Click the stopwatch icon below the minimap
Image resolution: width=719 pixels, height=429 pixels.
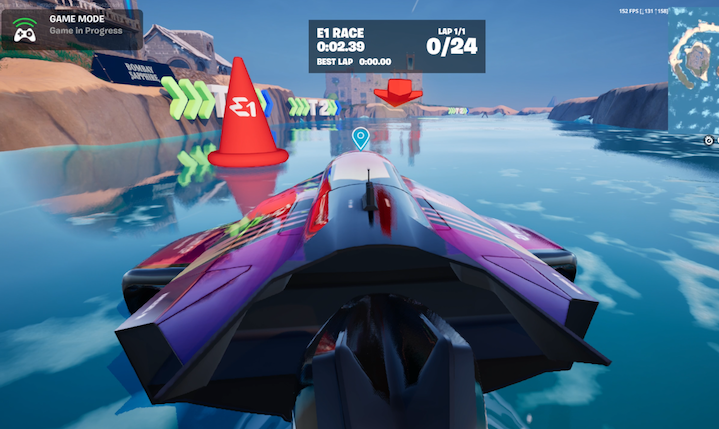click(708, 140)
